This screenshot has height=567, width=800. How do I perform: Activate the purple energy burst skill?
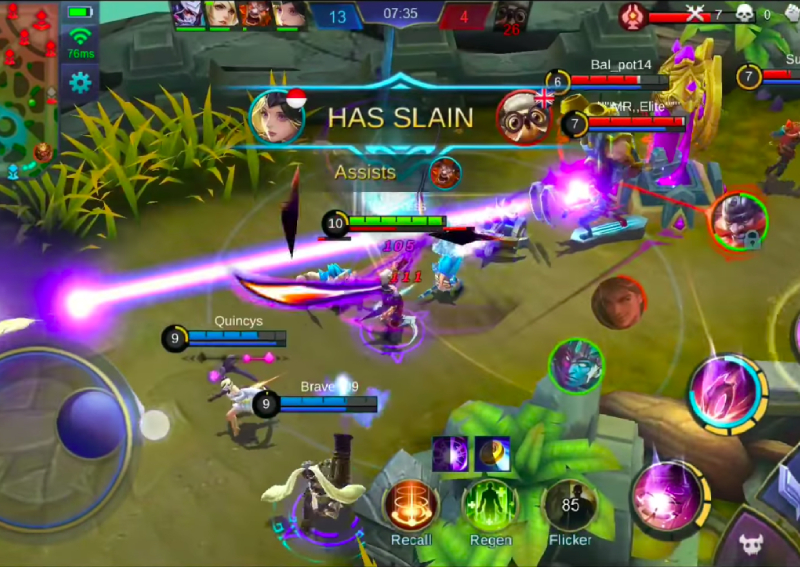coord(669,497)
